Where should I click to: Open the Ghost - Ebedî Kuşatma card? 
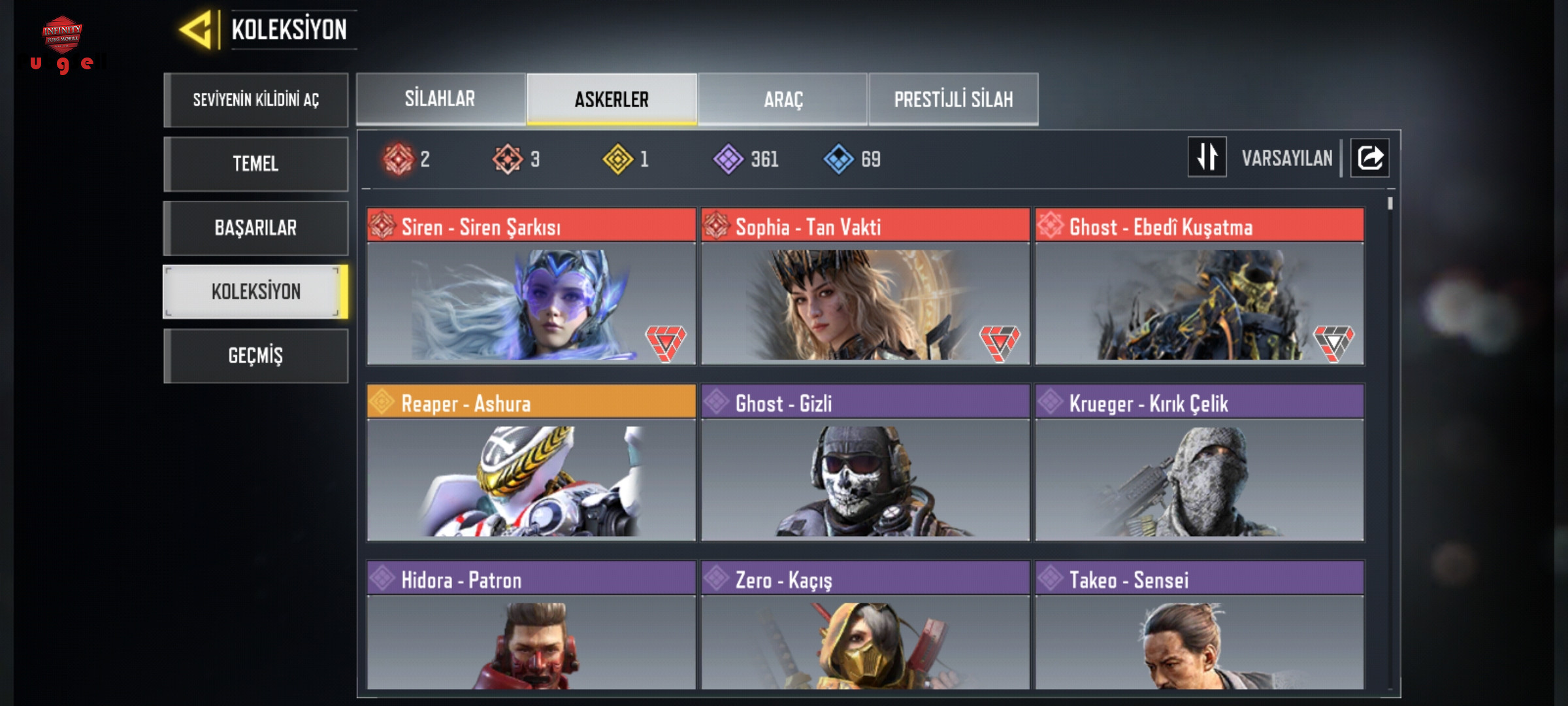coord(1200,286)
